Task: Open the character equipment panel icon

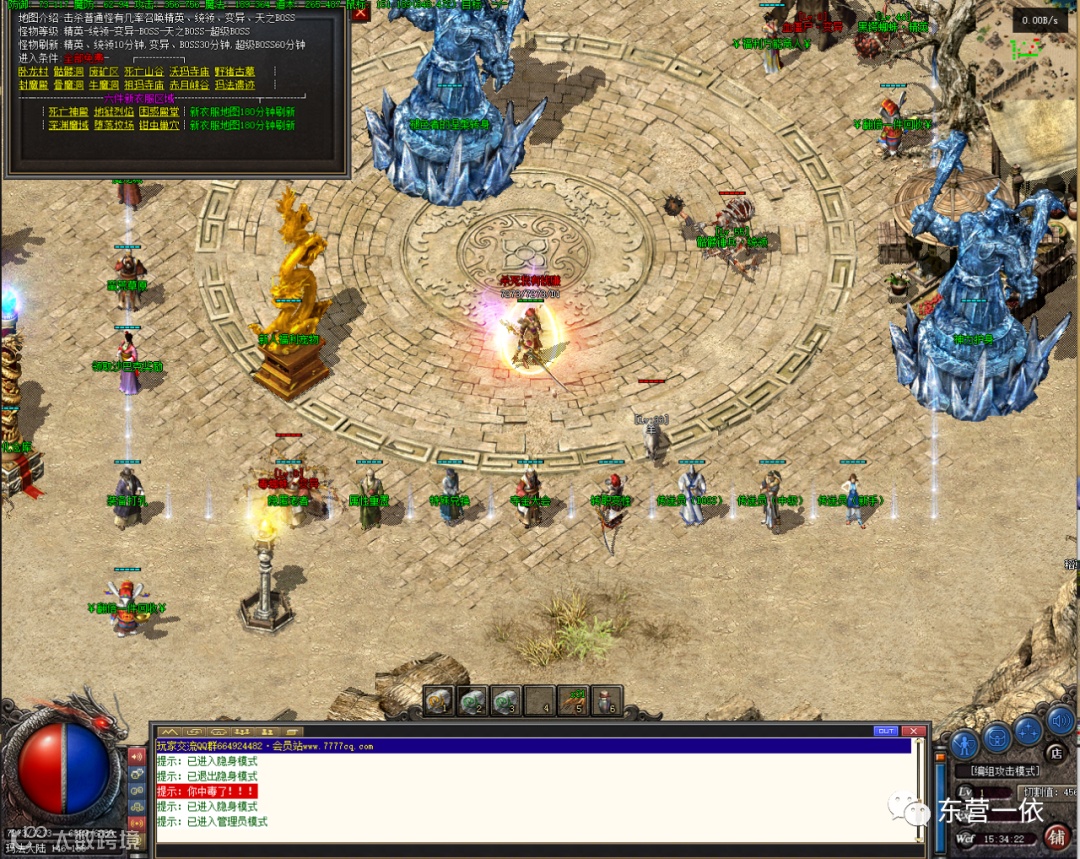Action: click(964, 743)
